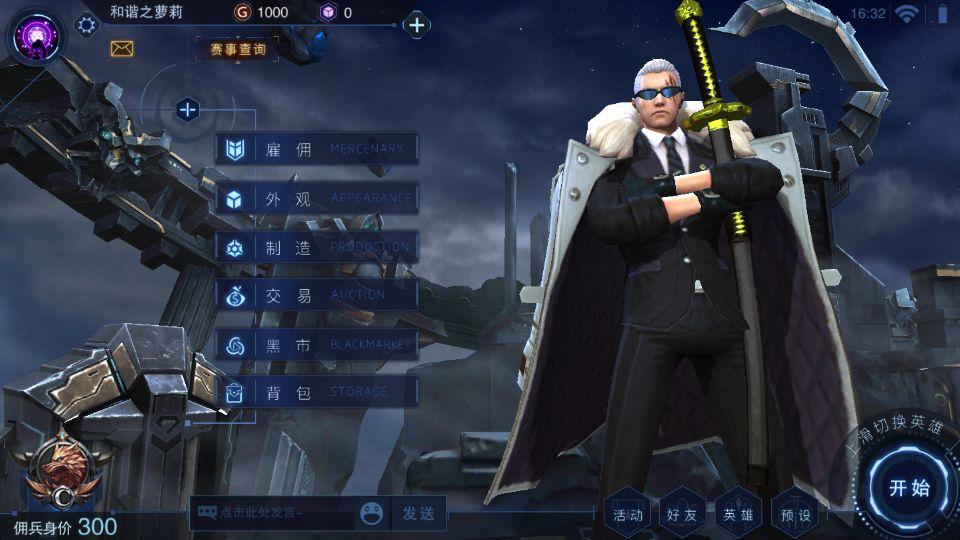This screenshot has width=960, height=540.
Task: Open the emoji smiley face picker
Action: pyautogui.click(x=373, y=513)
